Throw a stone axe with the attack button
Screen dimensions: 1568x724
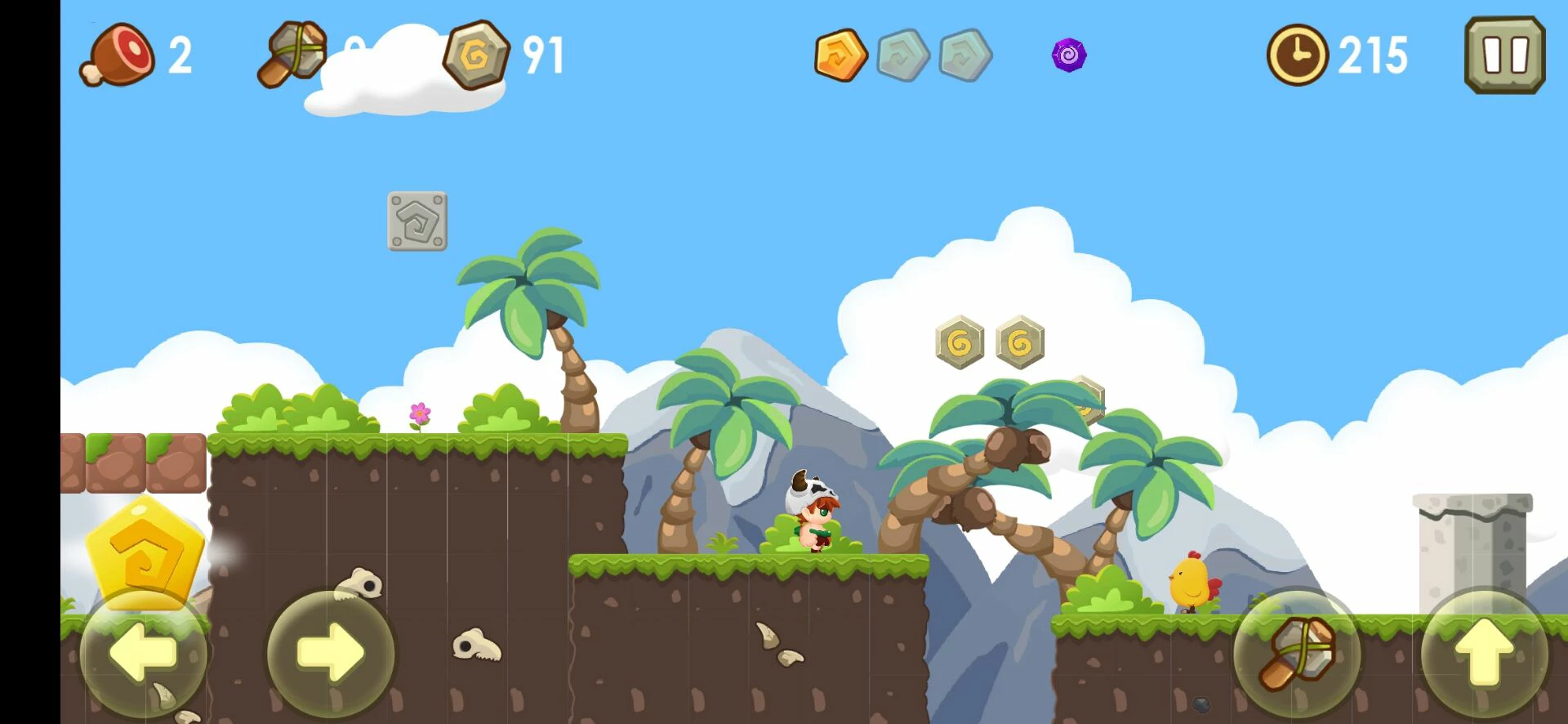(1297, 652)
